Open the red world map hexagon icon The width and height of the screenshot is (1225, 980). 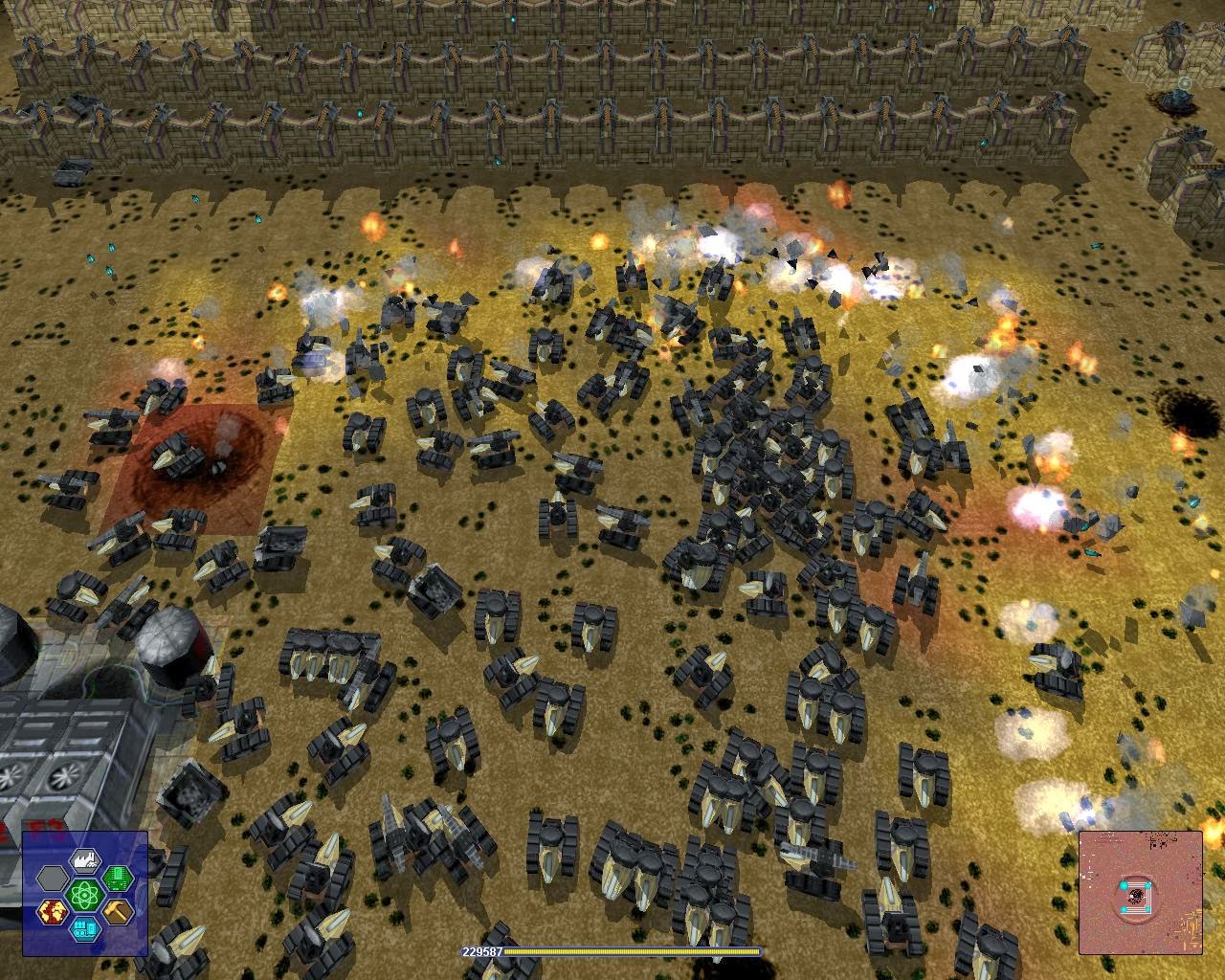click(x=53, y=911)
